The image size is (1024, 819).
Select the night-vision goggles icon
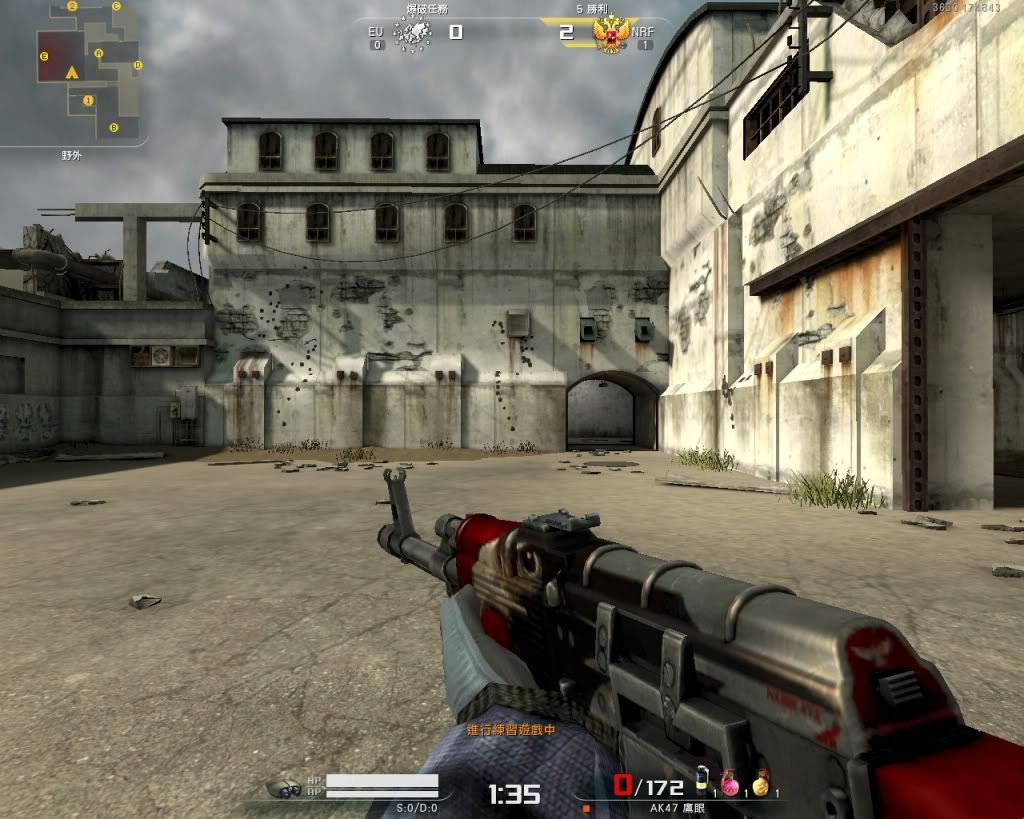point(284,788)
